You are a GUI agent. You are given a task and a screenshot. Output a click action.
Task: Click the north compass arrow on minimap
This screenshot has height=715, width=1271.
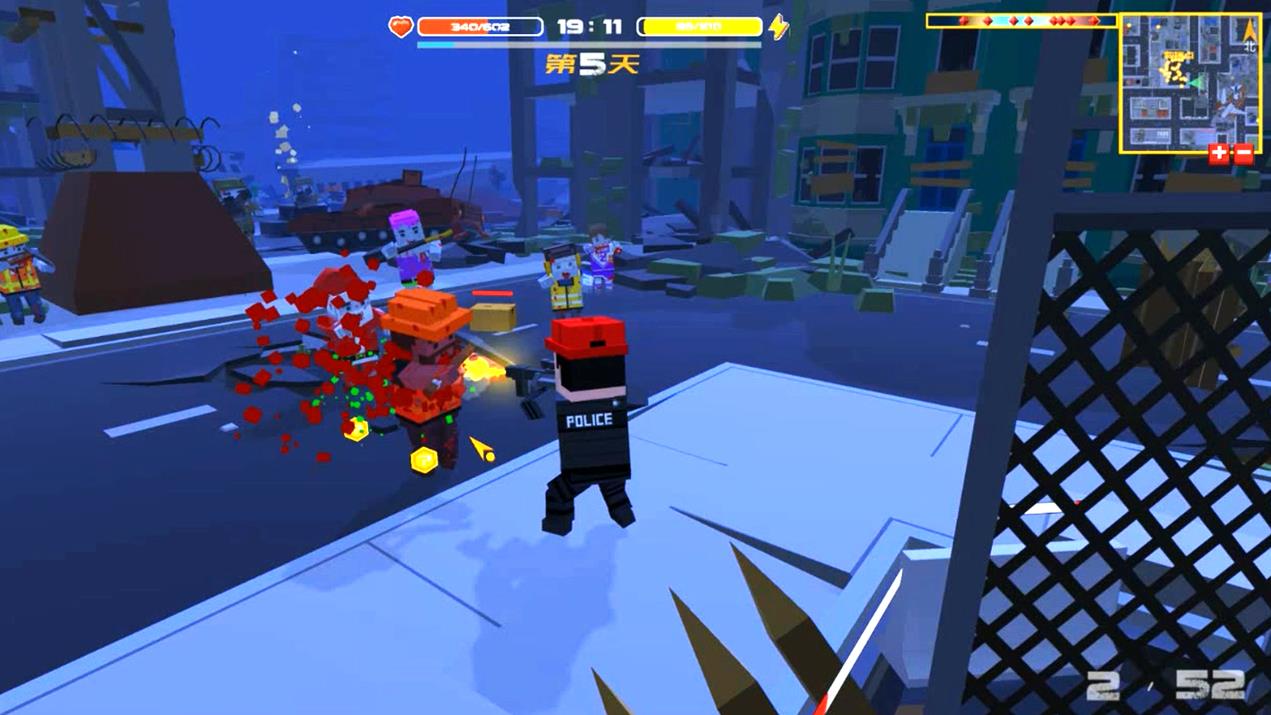coord(1249,33)
